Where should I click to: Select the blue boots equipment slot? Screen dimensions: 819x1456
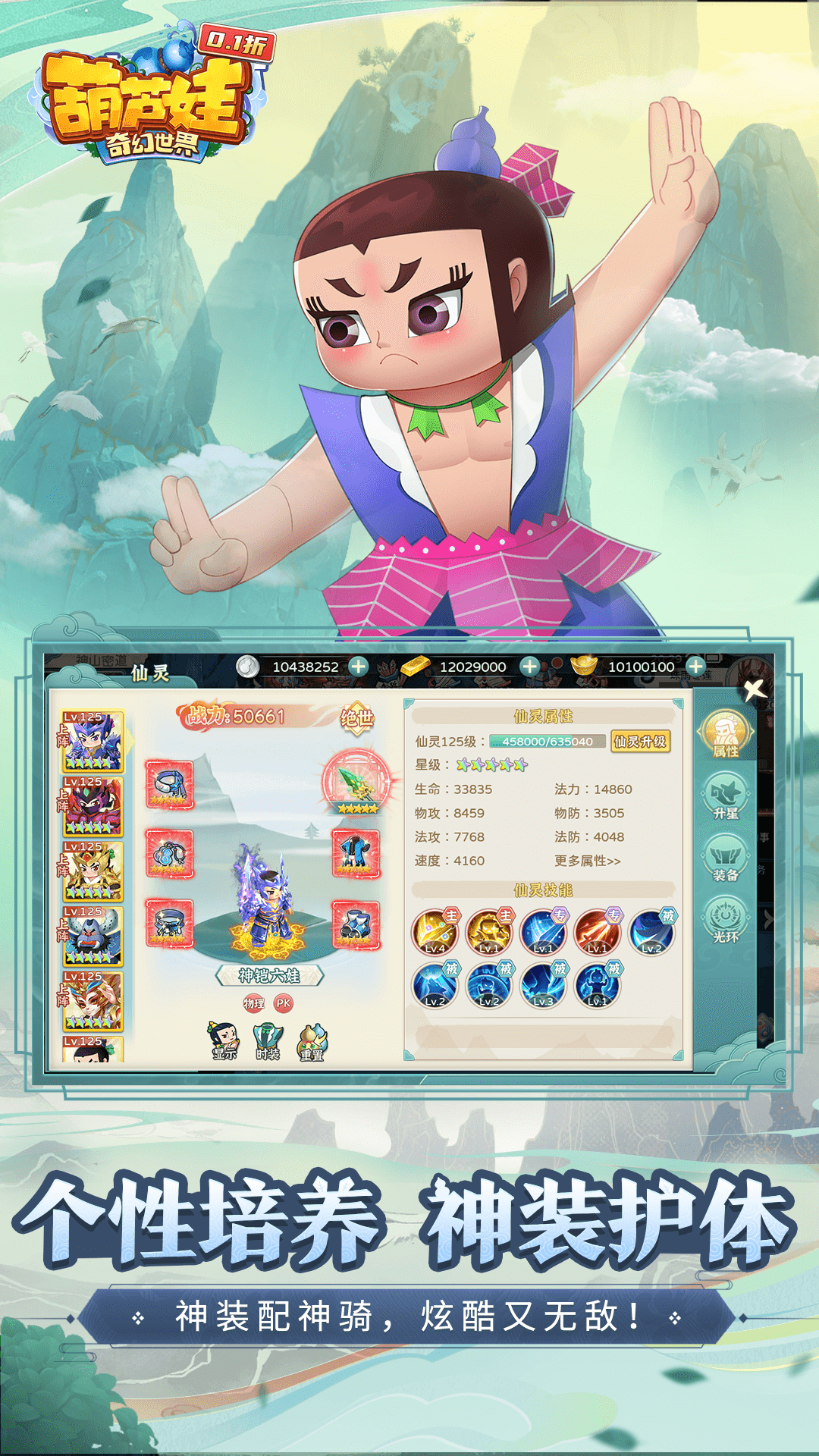pos(356,924)
